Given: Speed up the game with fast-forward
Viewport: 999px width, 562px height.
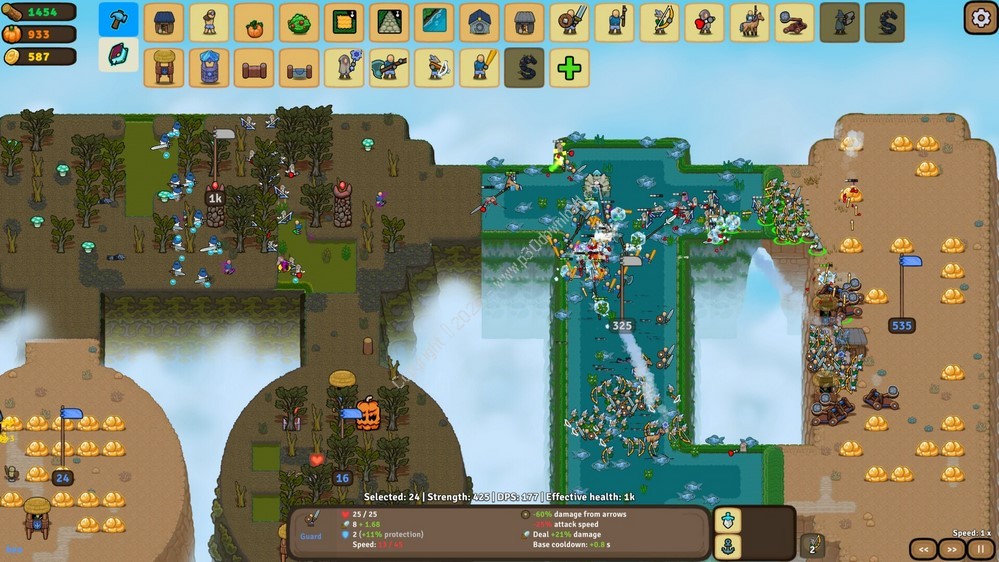Looking at the screenshot, I should point(952,549).
